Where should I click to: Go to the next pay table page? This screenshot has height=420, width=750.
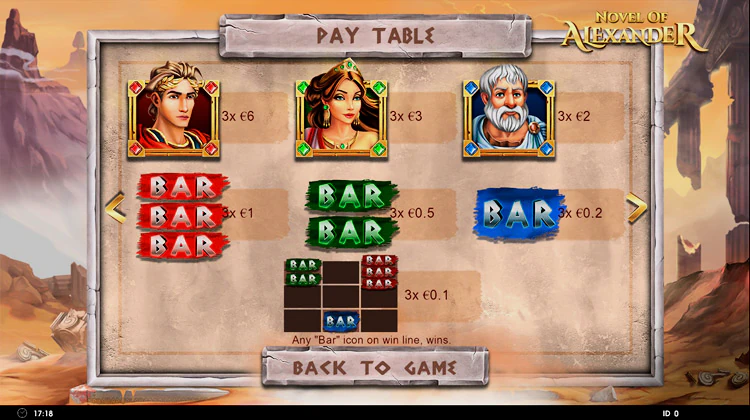[636, 207]
